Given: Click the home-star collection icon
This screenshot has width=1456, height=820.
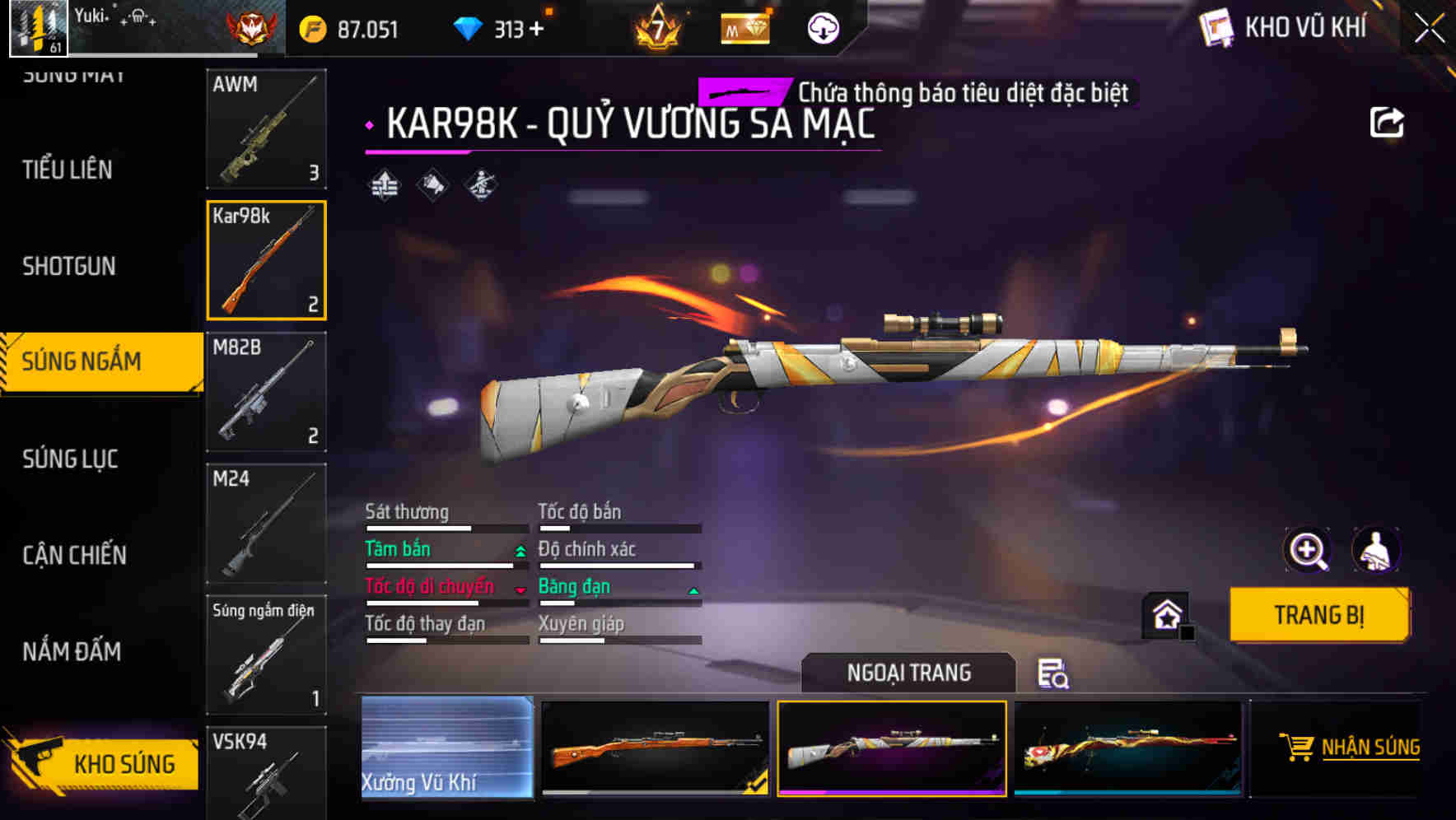Looking at the screenshot, I should tap(1167, 616).
